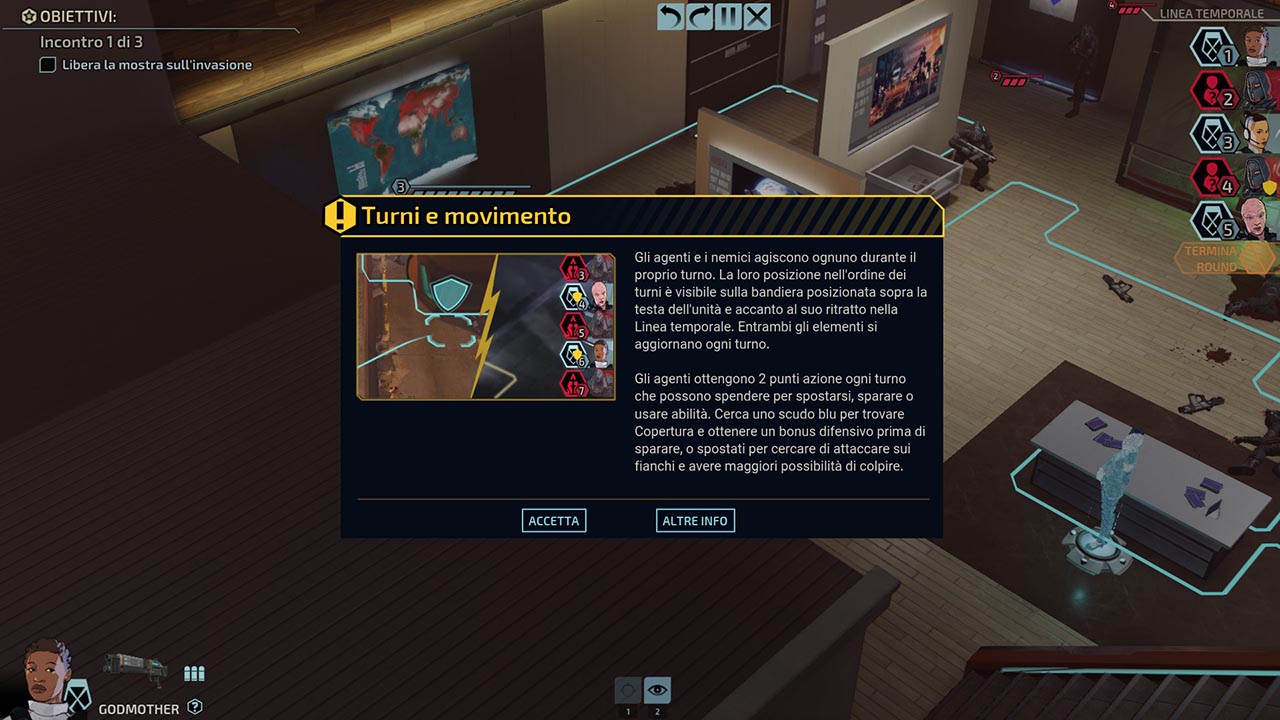Select the bald agent in timeline slot 5
The width and height of the screenshot is (1280, 720).
(x=1232, y=220)
